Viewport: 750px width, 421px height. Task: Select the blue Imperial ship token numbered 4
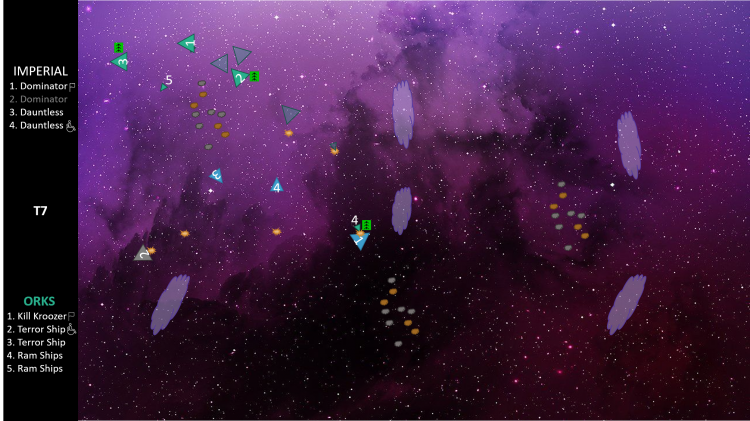(276, 186)
